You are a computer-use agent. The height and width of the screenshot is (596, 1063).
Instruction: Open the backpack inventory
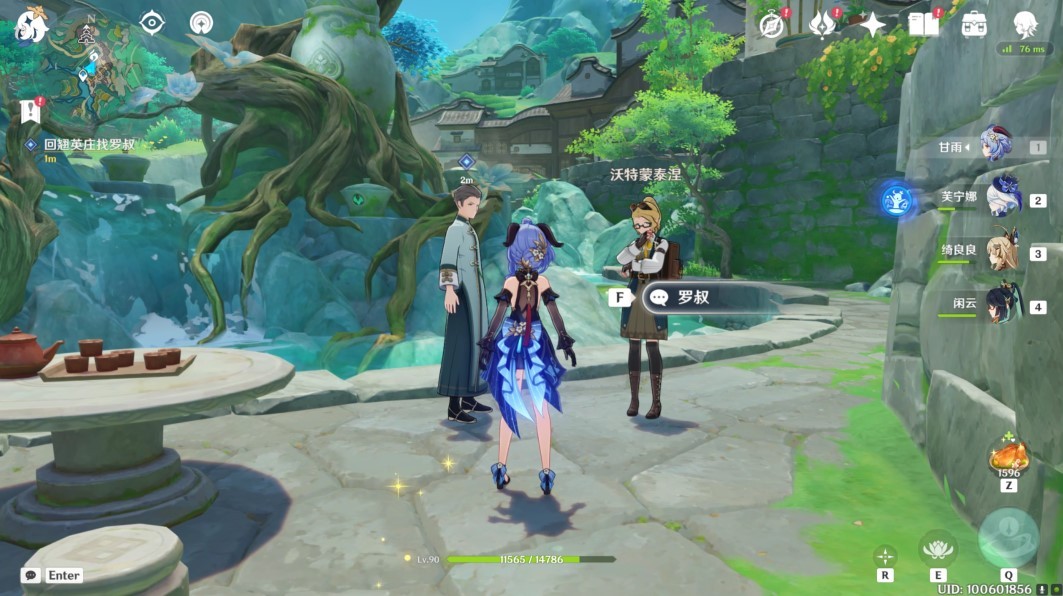point(974,25)
